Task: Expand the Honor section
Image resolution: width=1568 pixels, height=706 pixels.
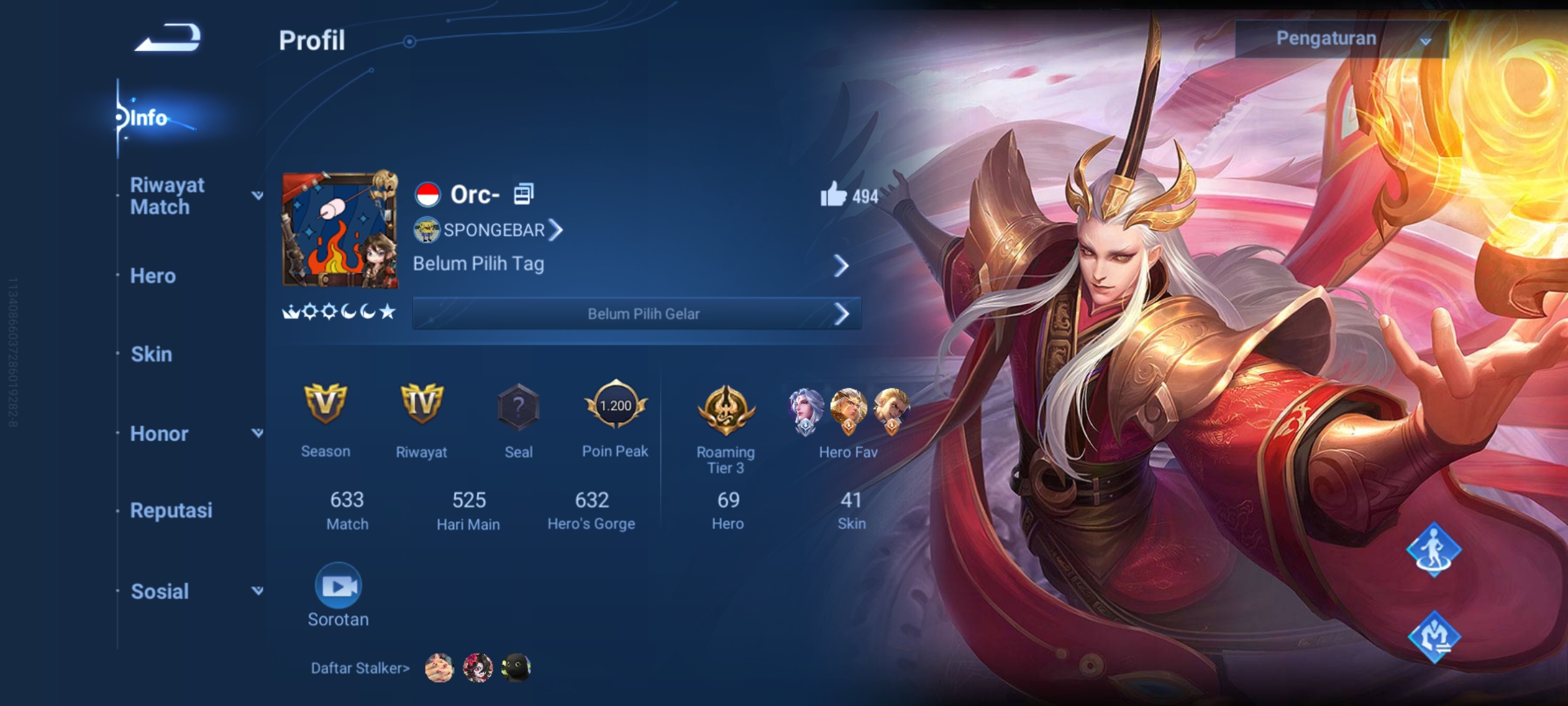Action: point(257,433)
